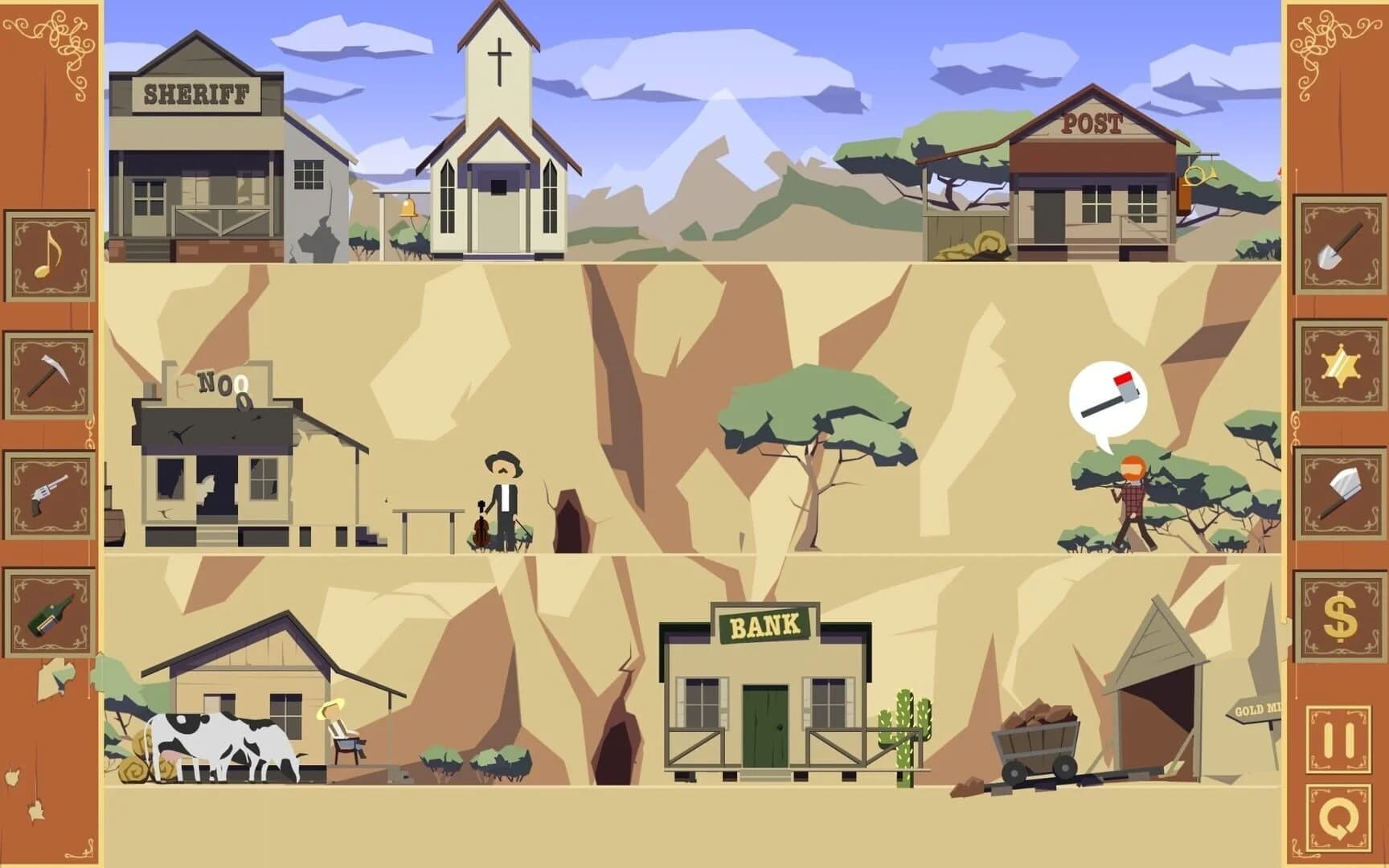Click the church bell

pos(406,211)
